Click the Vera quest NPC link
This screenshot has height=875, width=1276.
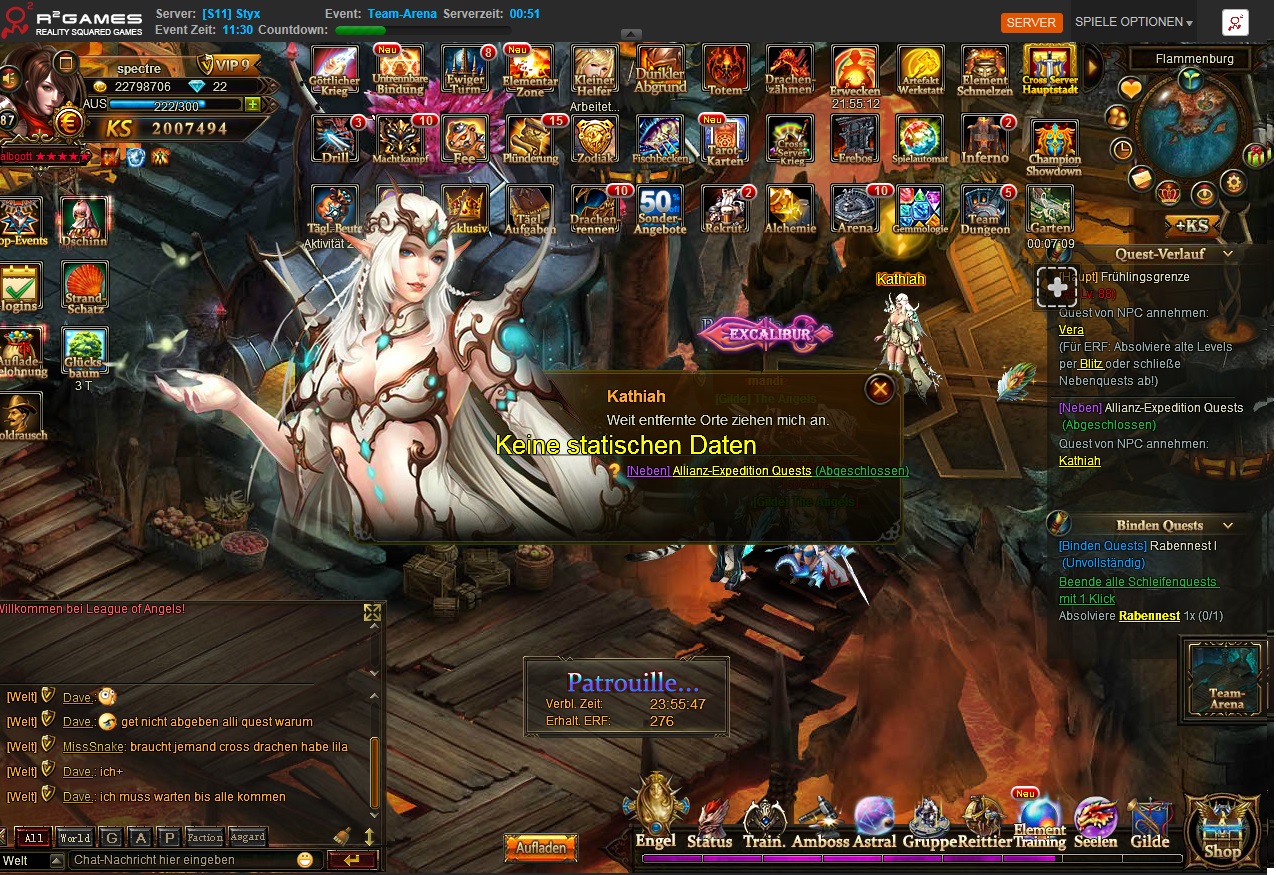[1071, 330]
